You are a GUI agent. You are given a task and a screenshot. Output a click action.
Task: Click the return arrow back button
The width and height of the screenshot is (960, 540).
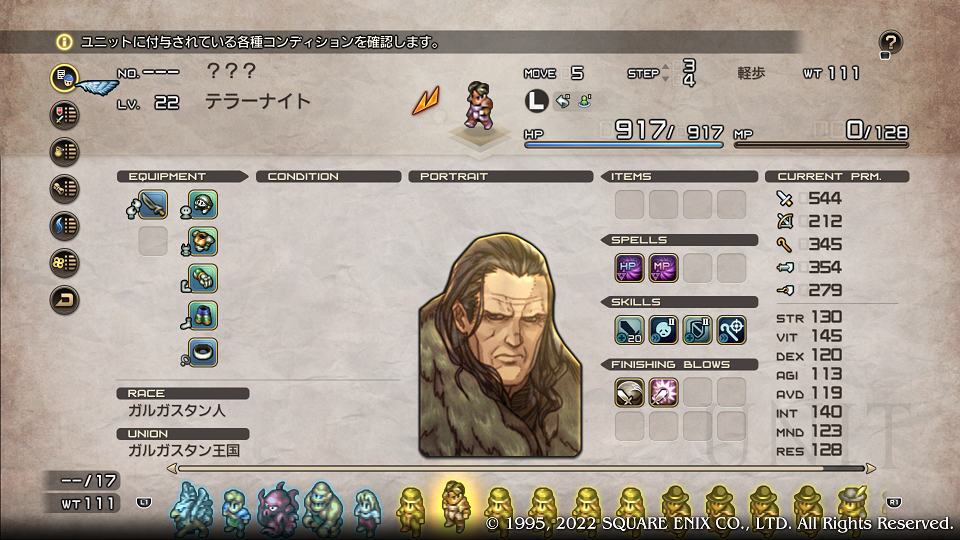[x=65, y=299]
